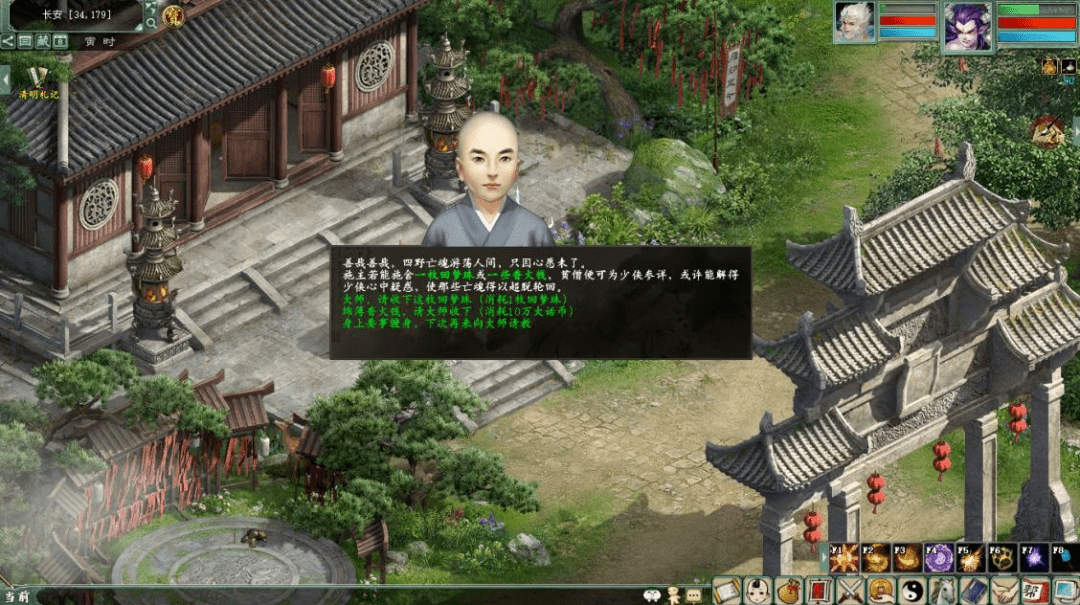The height and width of the screenshot is (605, 1080).
Task: Open the white horse mount icon
Action: pyautogui.click(x=942, y=591)
